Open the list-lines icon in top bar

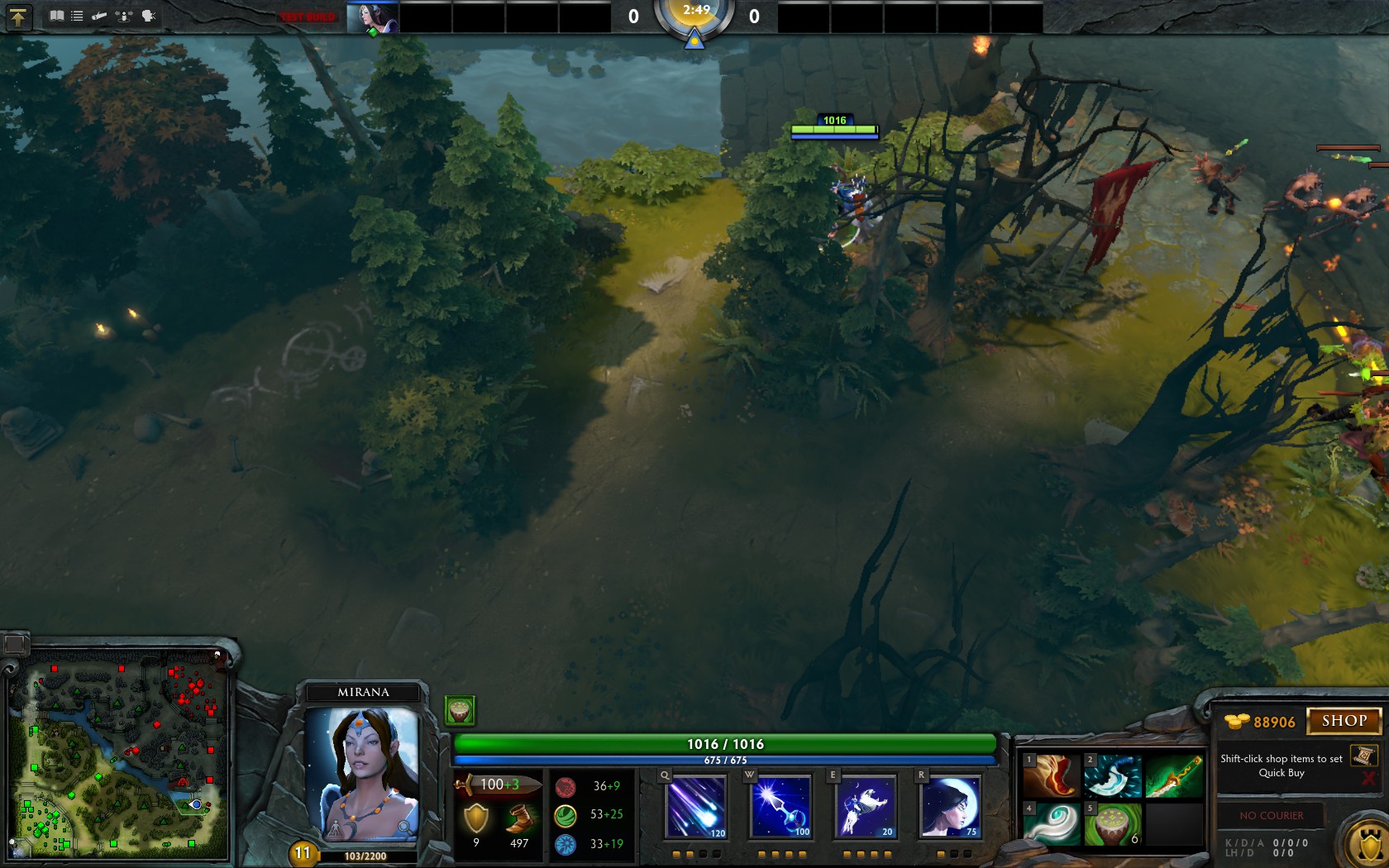pyautogui.click(x=77, y=16)
